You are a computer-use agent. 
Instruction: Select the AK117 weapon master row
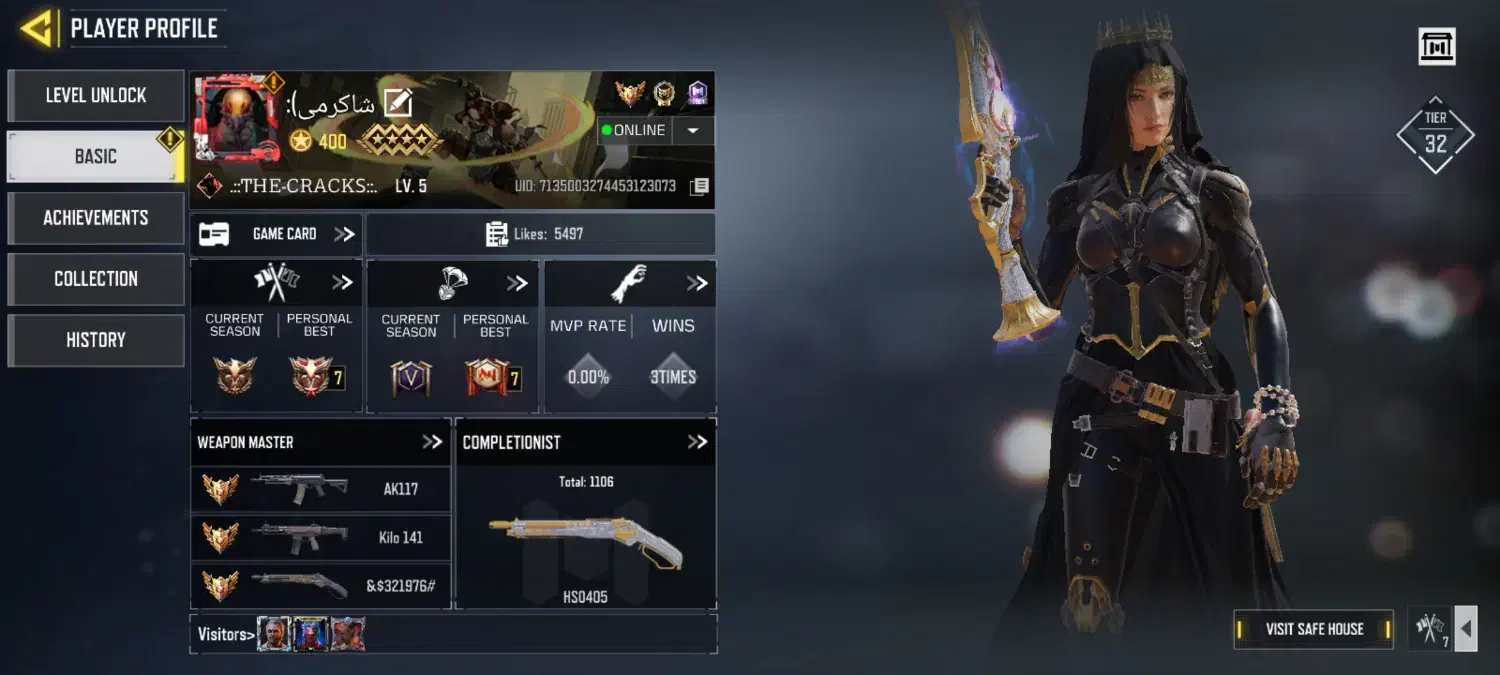[x=320, y=489]
